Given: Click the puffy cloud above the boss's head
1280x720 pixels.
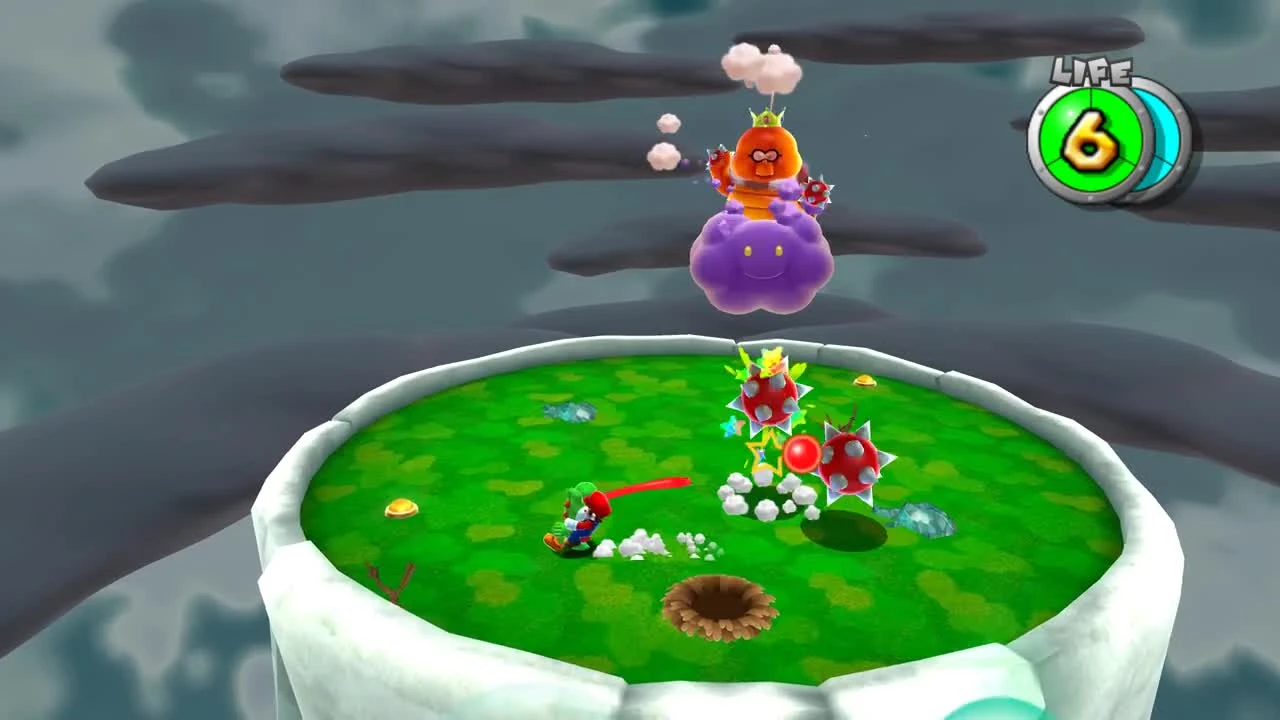Looking at the screenshot, I should coord(762,65).
